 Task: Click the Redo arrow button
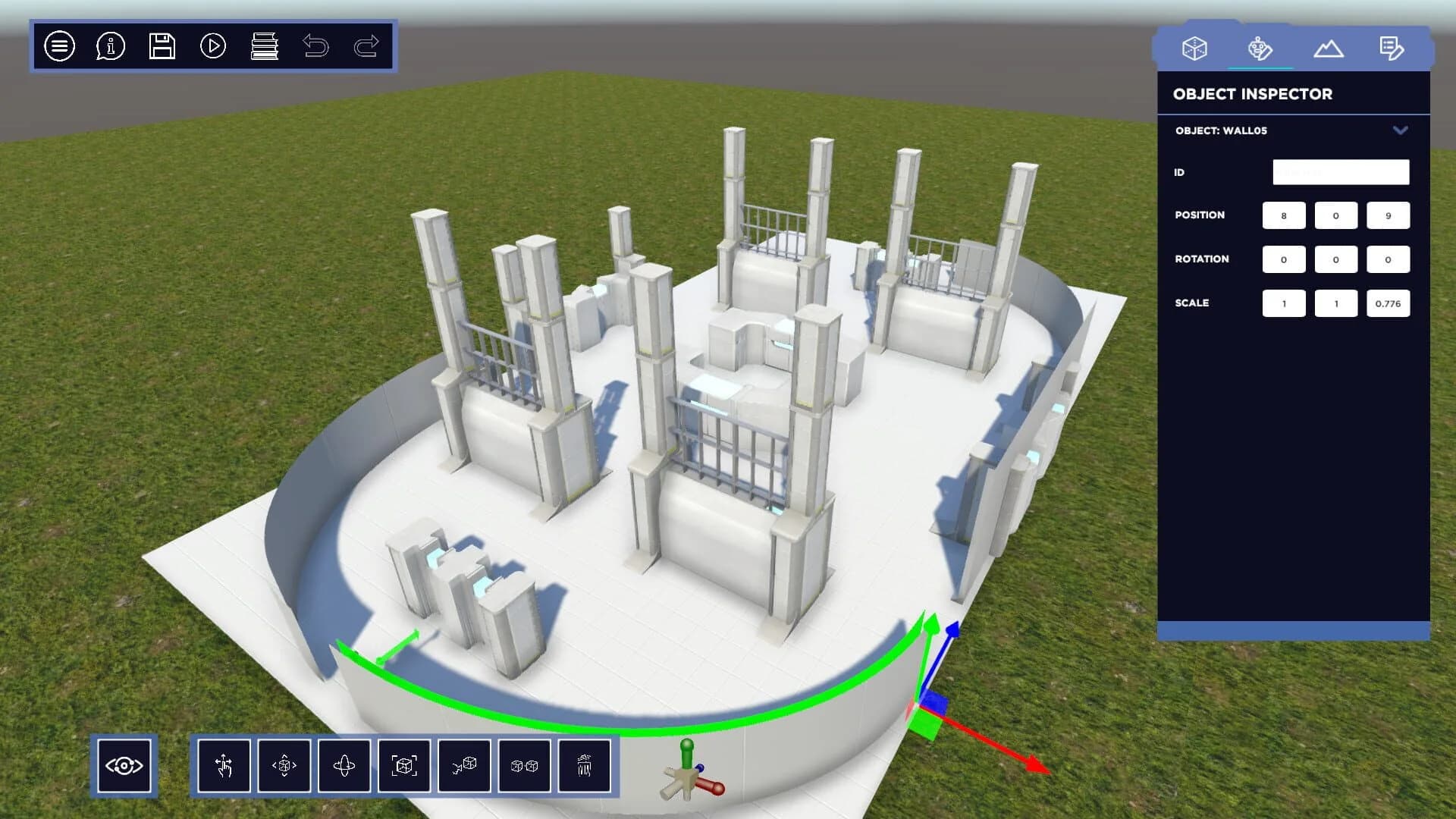point(367,47)
